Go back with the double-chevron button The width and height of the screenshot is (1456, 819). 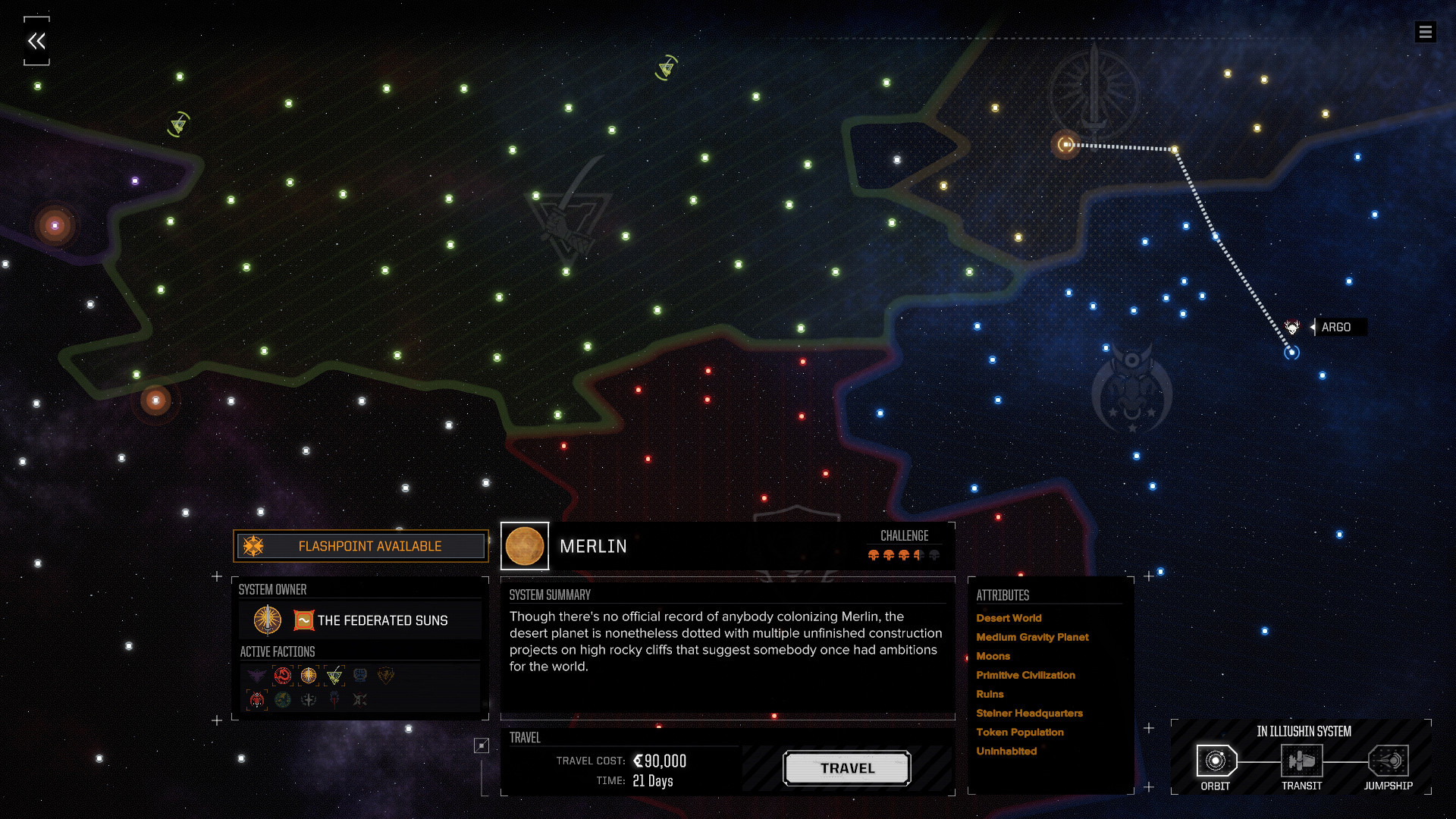click(36, 41)
